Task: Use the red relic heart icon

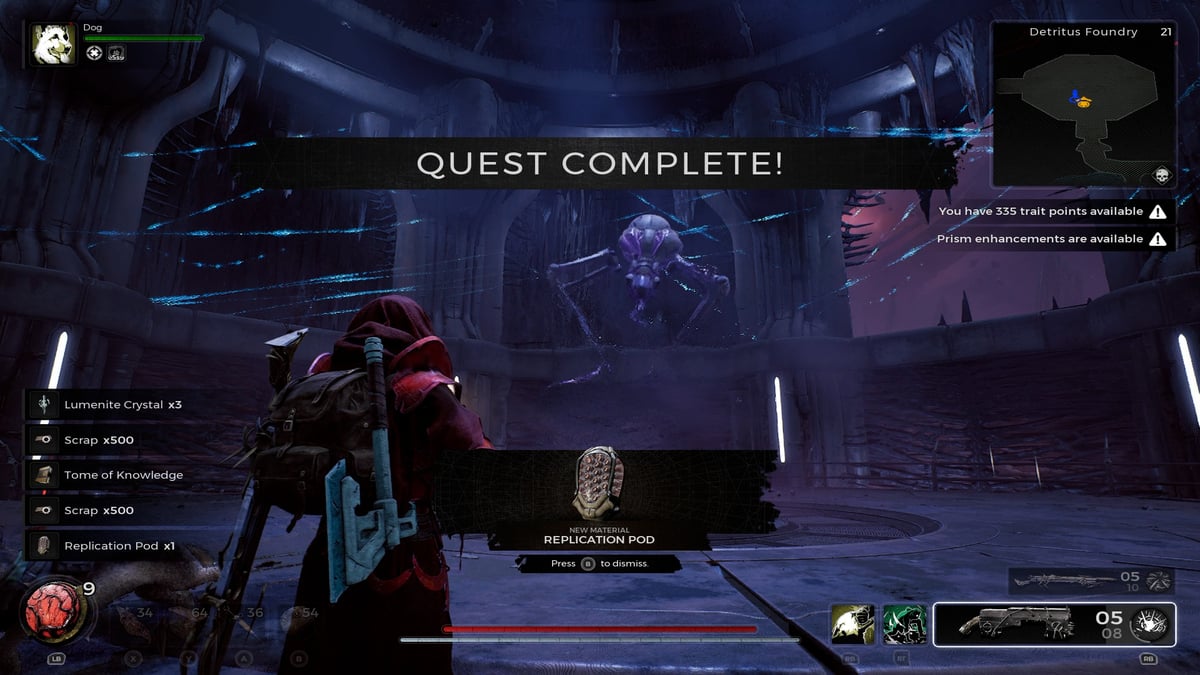Action: tap(51, 609)
